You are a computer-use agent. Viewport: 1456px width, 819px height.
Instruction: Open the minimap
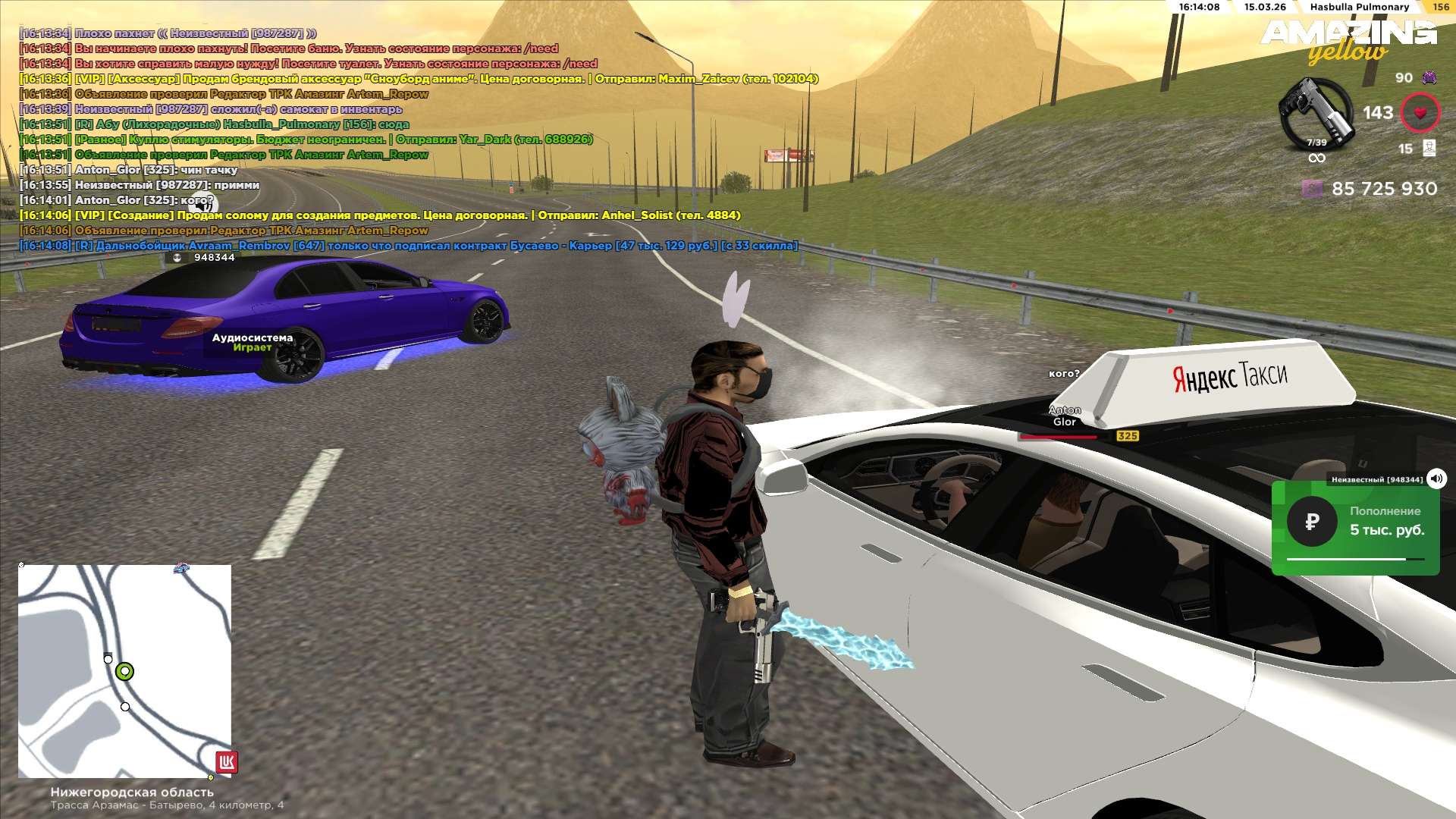(x=124, y=670)
